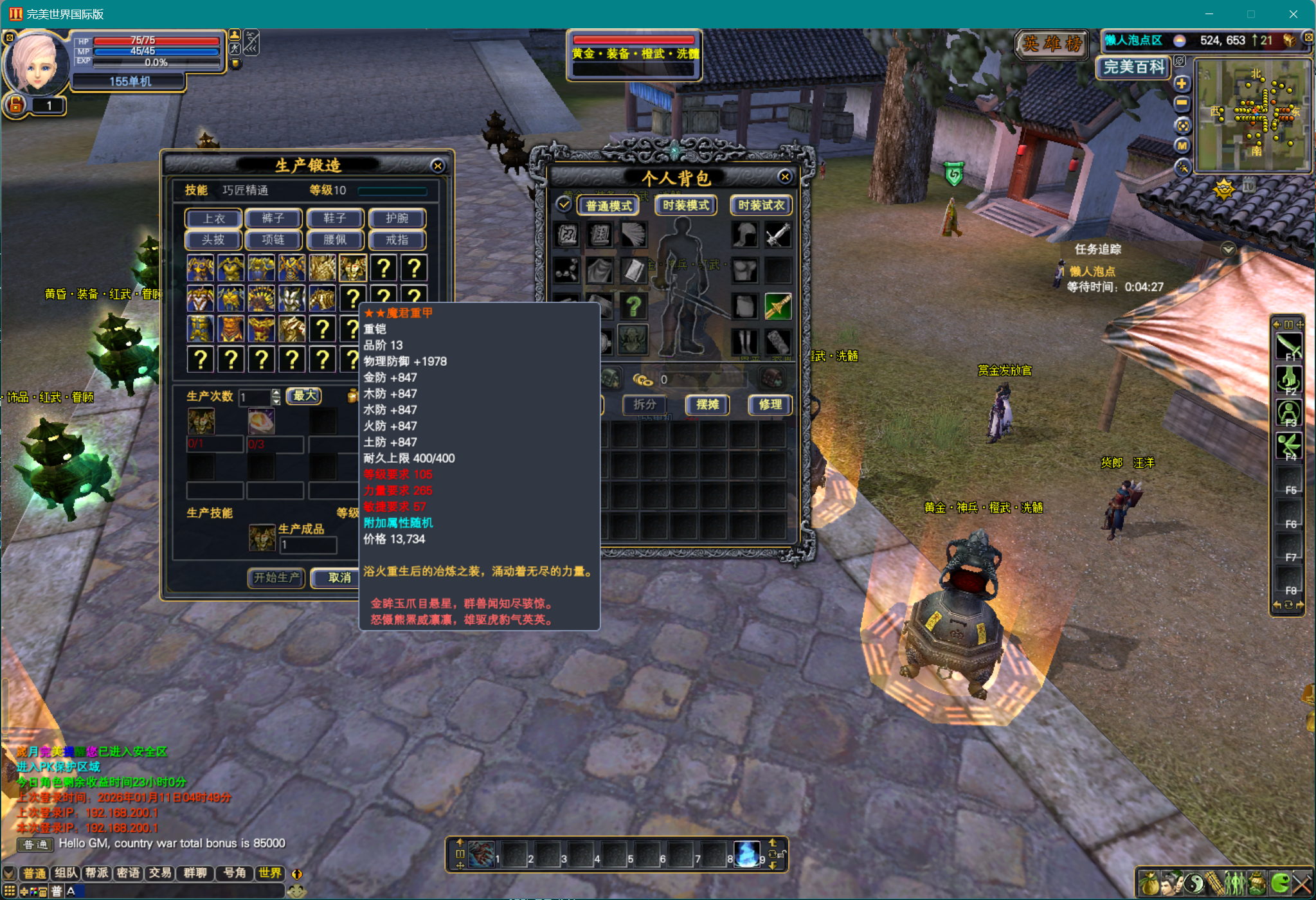
Task: Cancel crafting with the 取消 button
Action: (x=339, y=577)
